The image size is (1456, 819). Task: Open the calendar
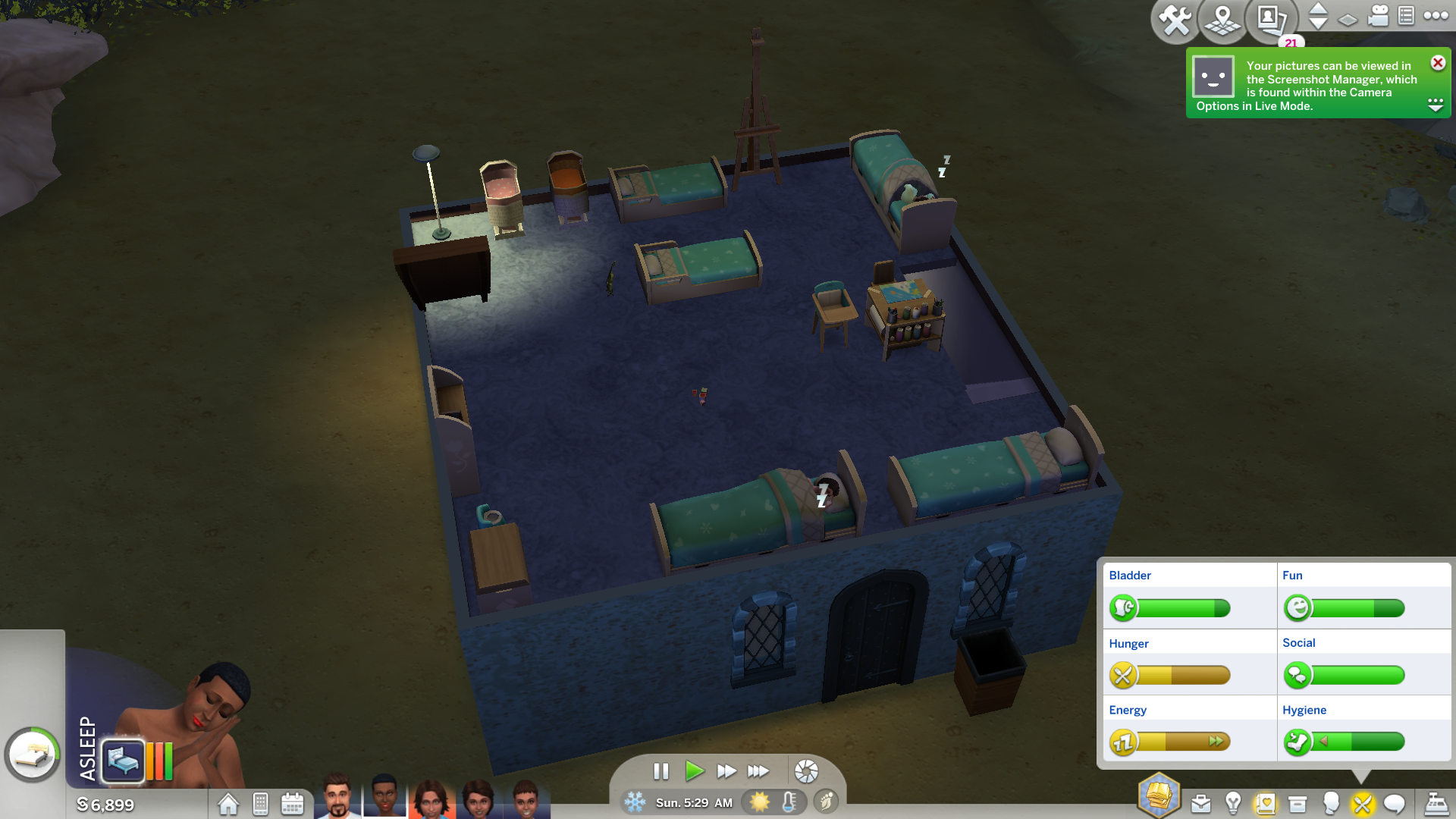292,804
